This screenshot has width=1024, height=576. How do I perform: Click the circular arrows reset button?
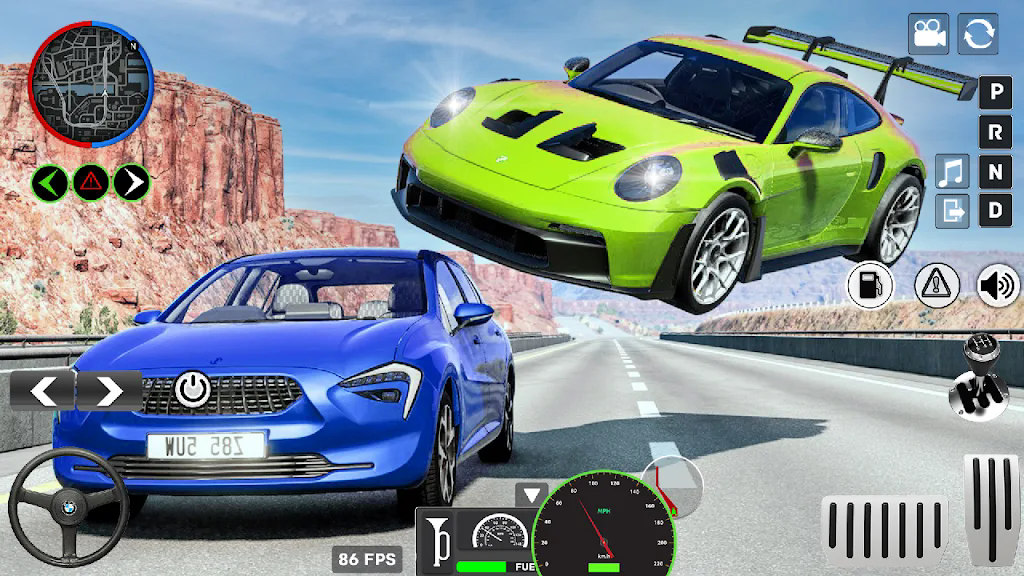coord(978,34)
